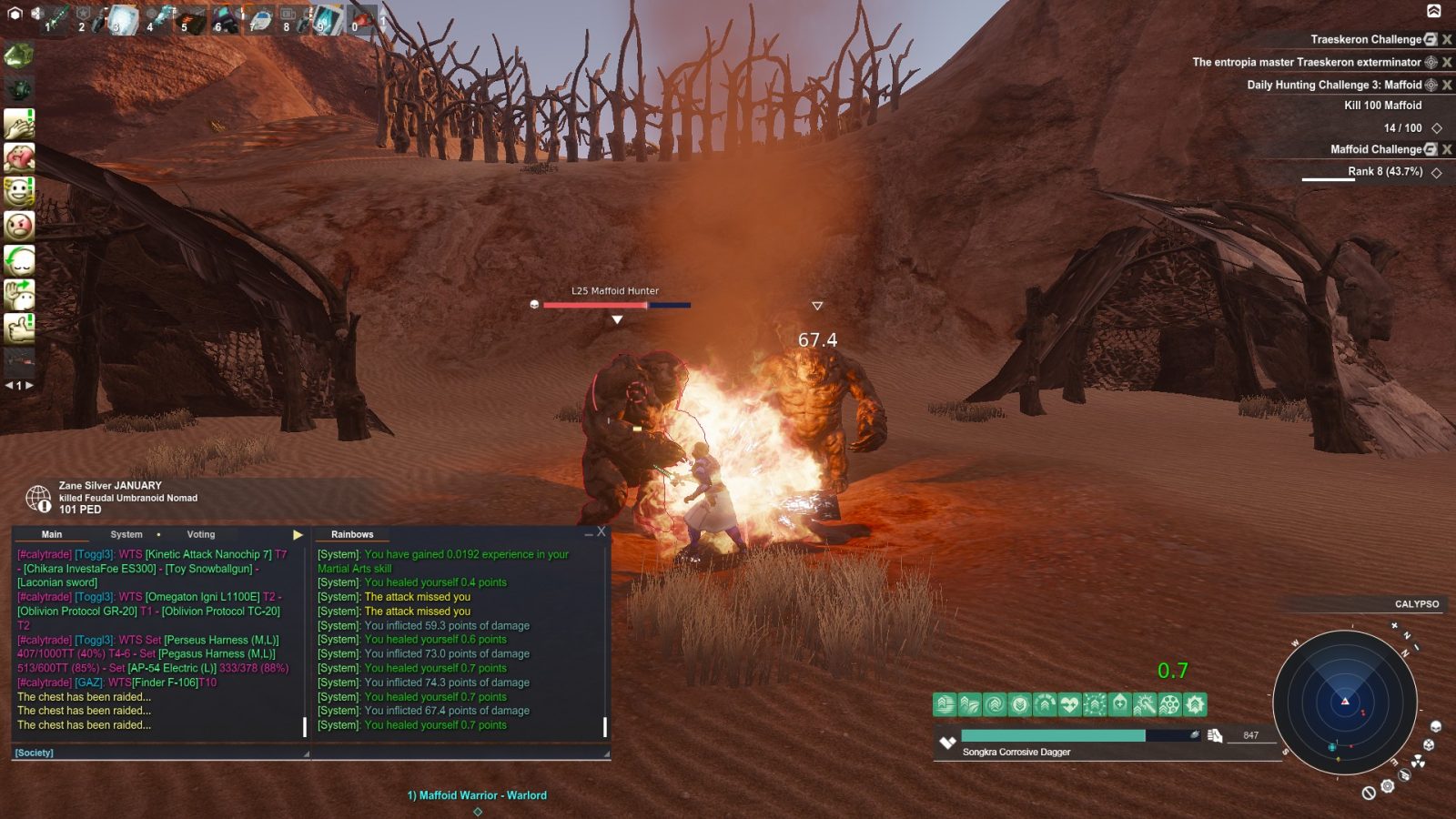Image resolution: width=1456 pixels, height=819 pixels.
Task: Toggle the diamond tracker under Kill 100 Maffoid
Action: (1437, 128)
